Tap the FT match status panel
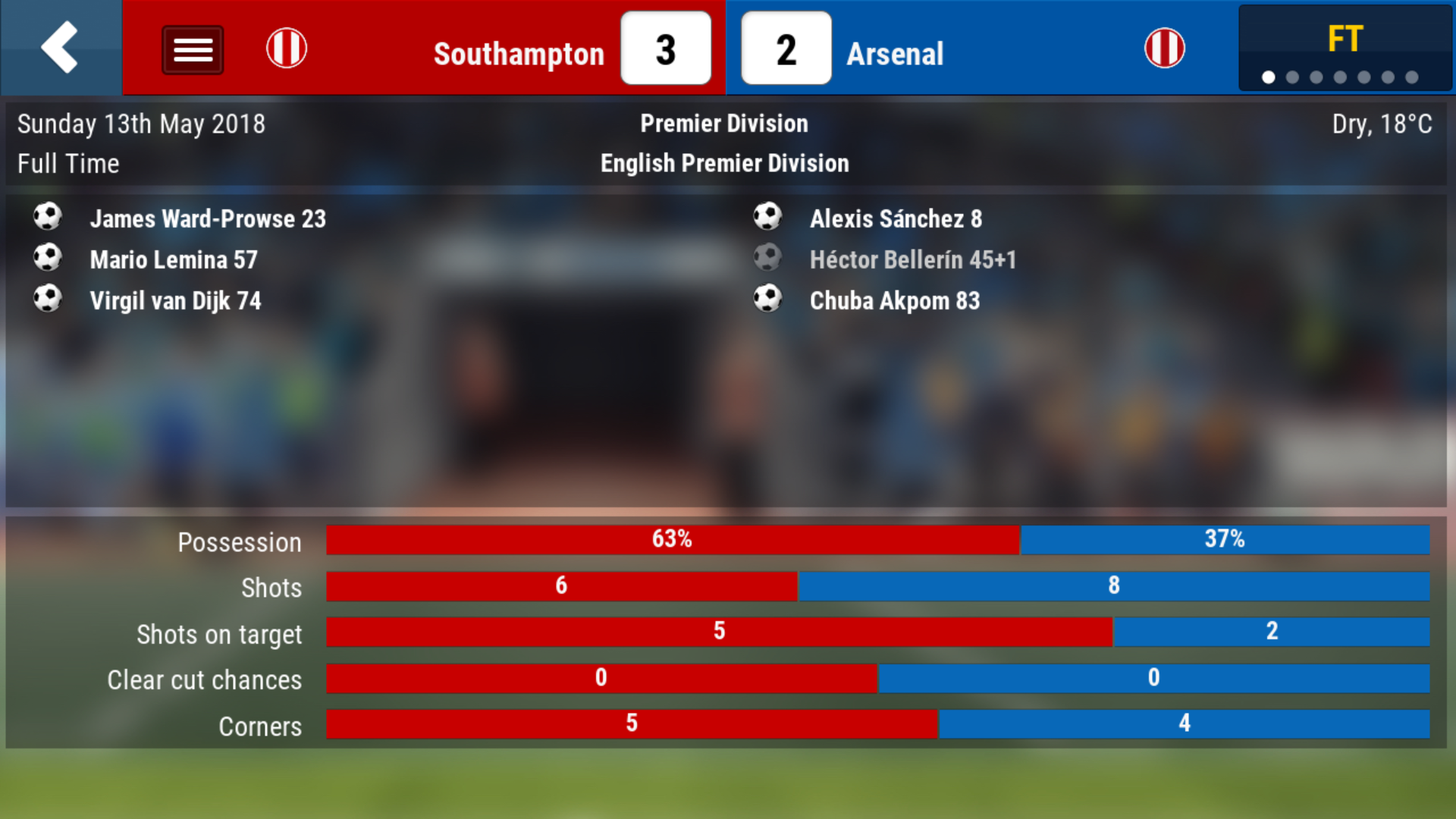The height and width of the screenshot is (819, 1456). pyautogui.click(x=1344, y=49)
